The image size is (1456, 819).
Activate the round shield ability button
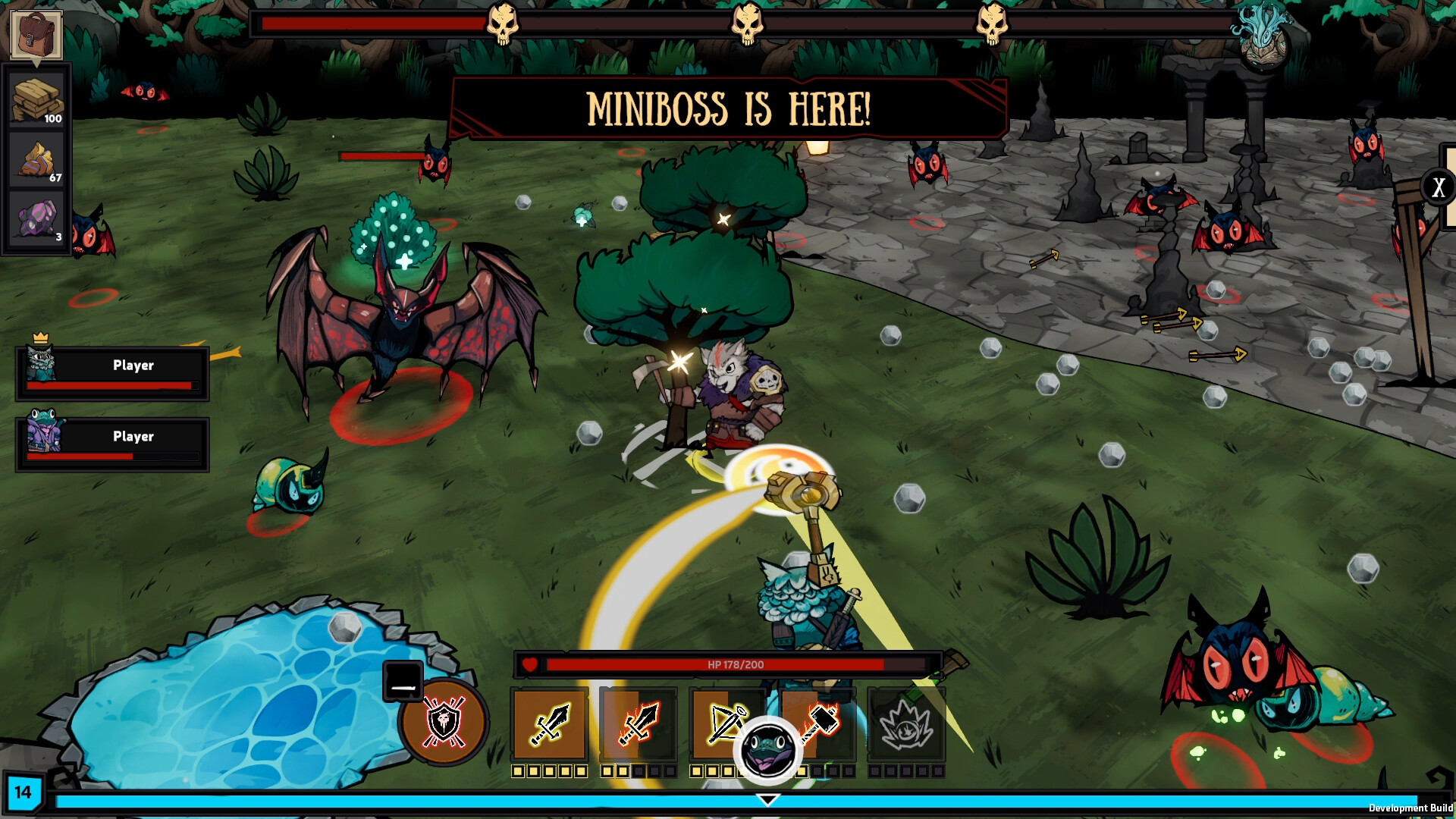point(444,721)
